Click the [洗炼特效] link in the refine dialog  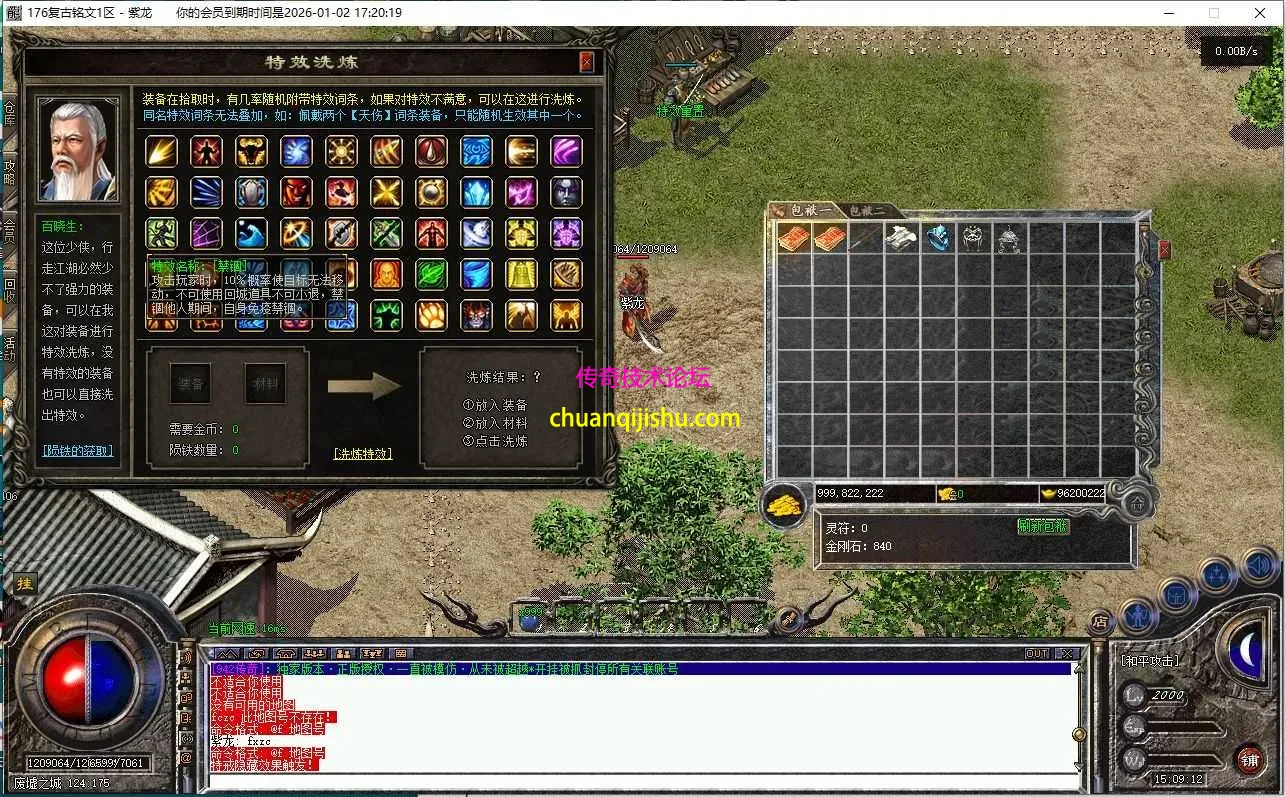[360, 452]
